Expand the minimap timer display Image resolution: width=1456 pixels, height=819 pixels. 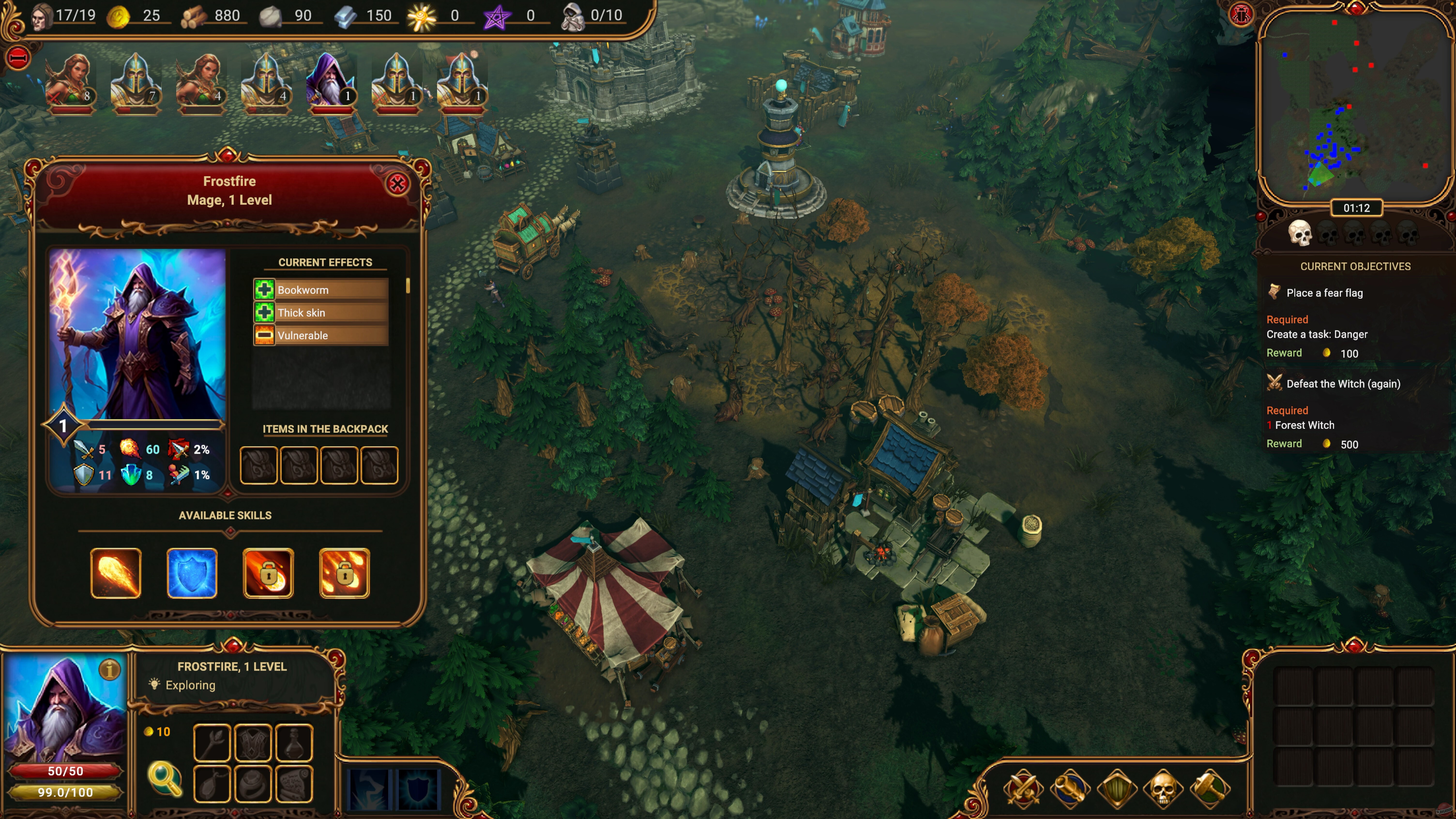point(1357,208)
